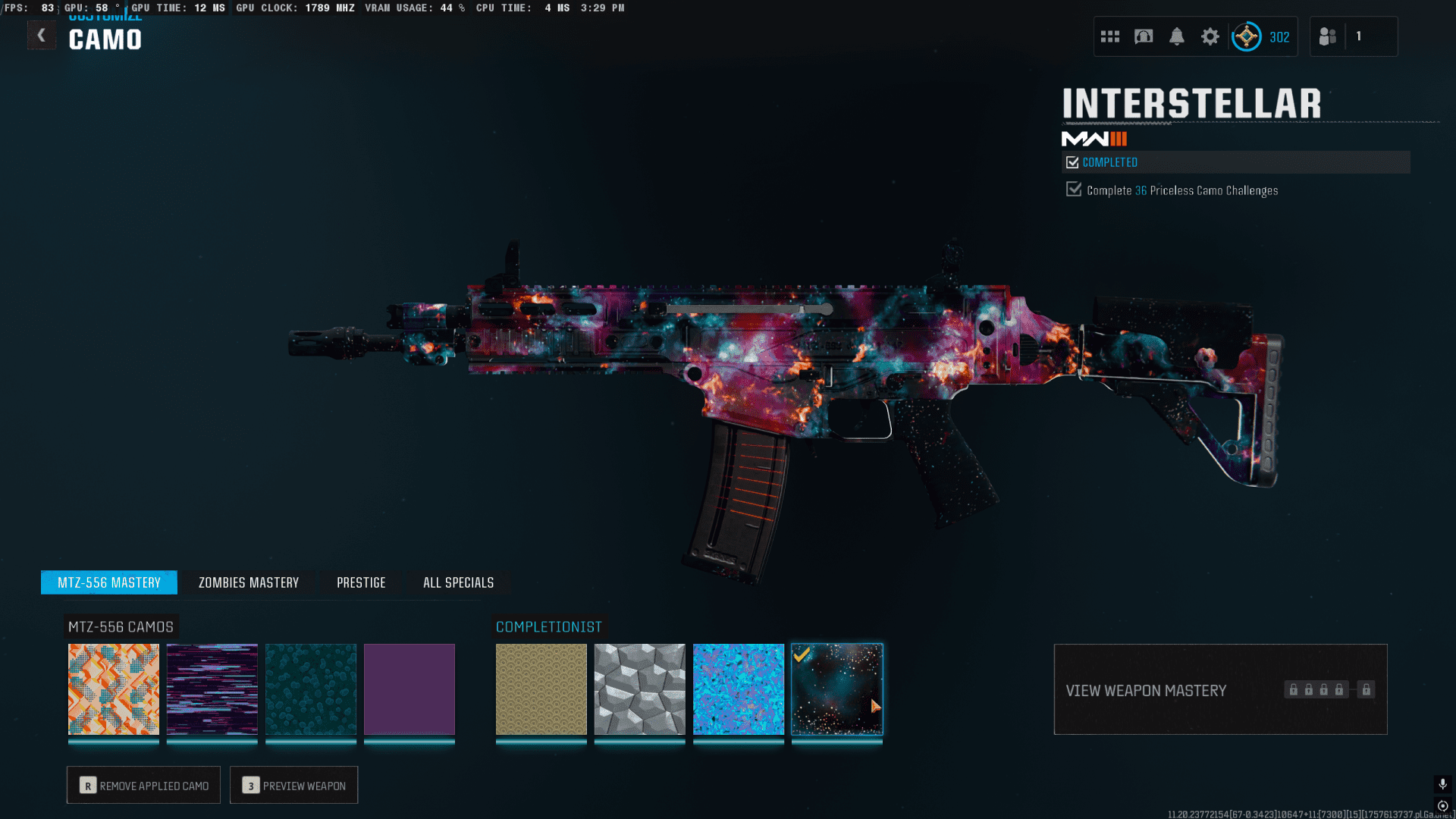This screenshot has width=1456, height=819.
Task: Open View Weapon Mastery panel
Action: point(1220,689)
